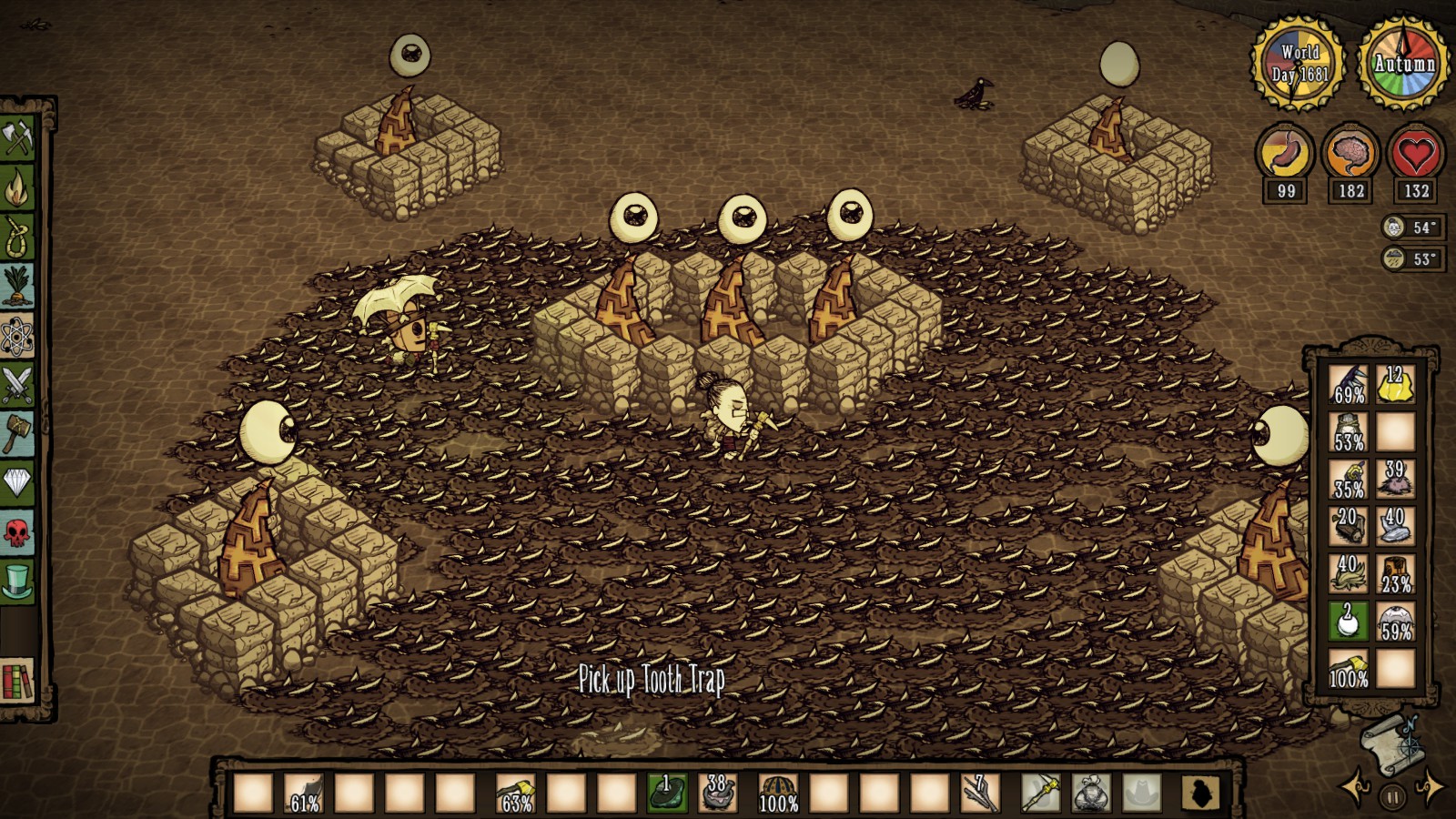
Task: Pick the twigs stack of seven
Action: (x=981, y=793)
